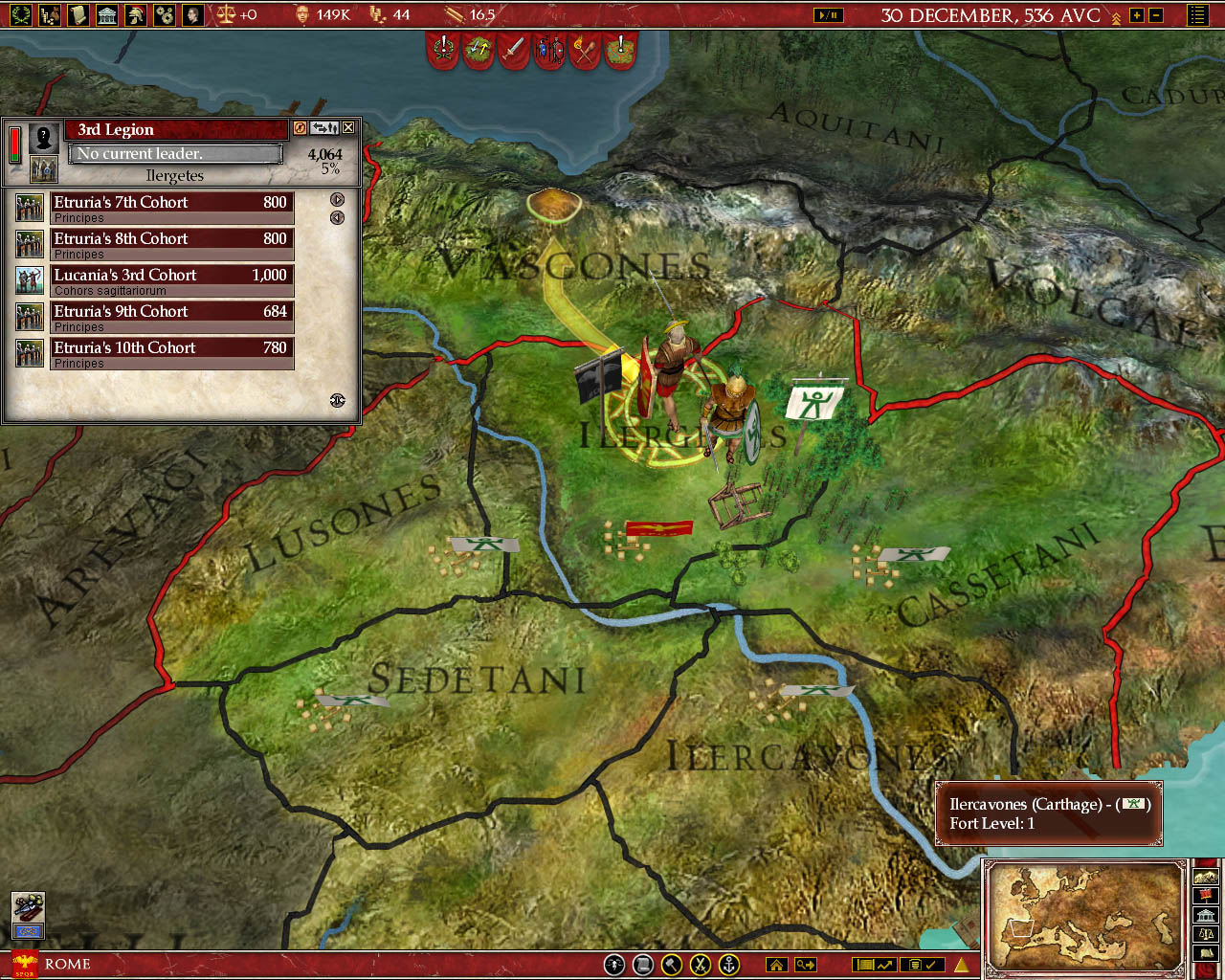Open the anchor navy filter button
Image resolution: width=1225 pixels, height=980 pixels.
(729, 965)
